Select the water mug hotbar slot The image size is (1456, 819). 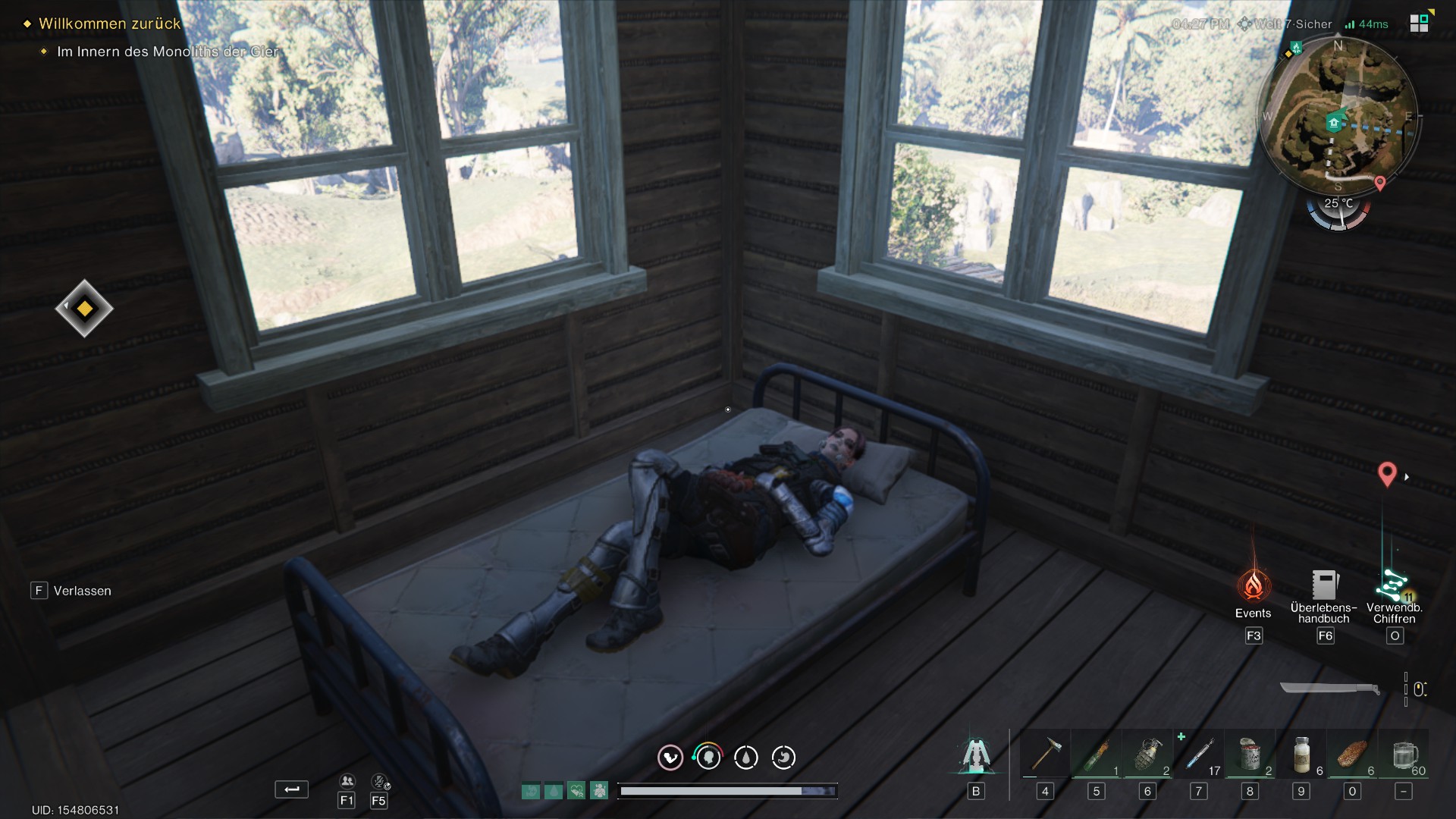(x=1404, y=755)
